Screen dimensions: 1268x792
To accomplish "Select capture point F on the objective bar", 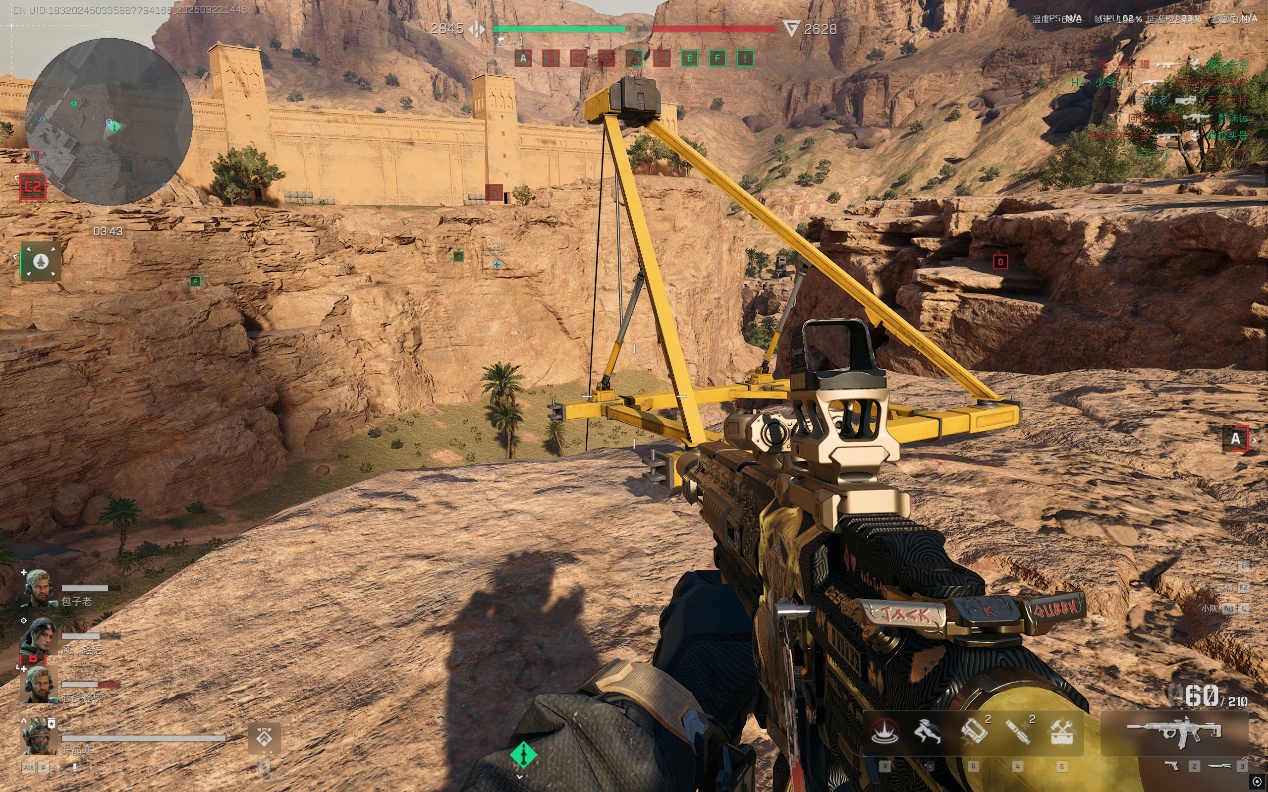I will (717, 58).
